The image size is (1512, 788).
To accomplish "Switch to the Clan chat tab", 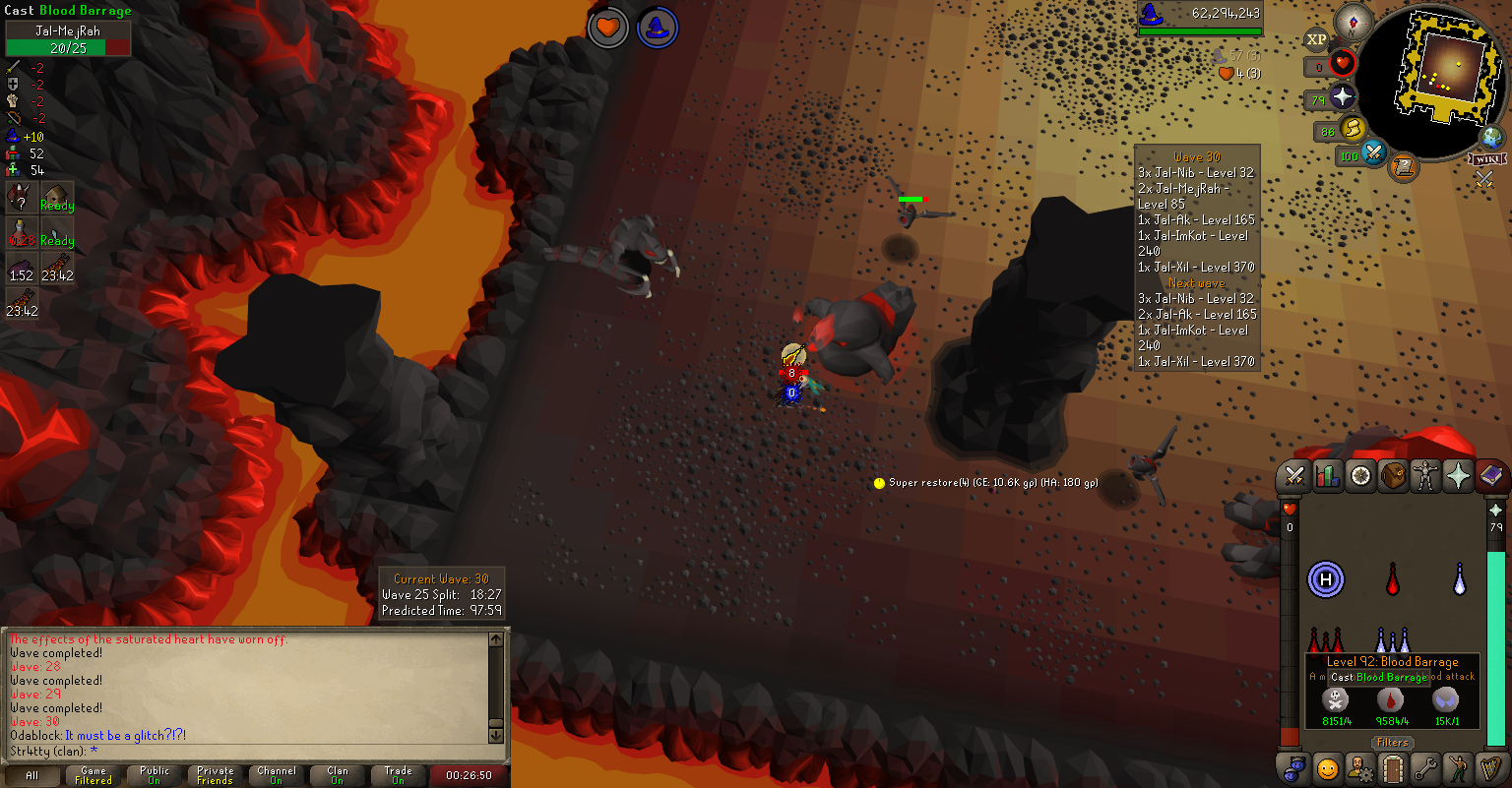I will coord(338,775).
